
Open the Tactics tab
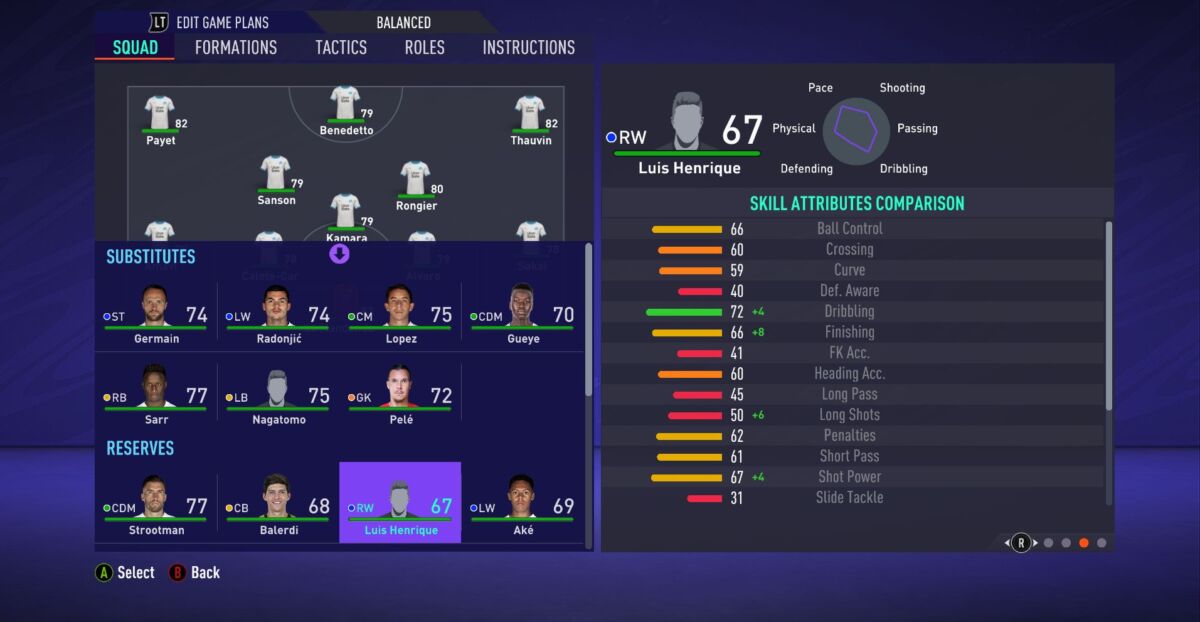point(341,47)
